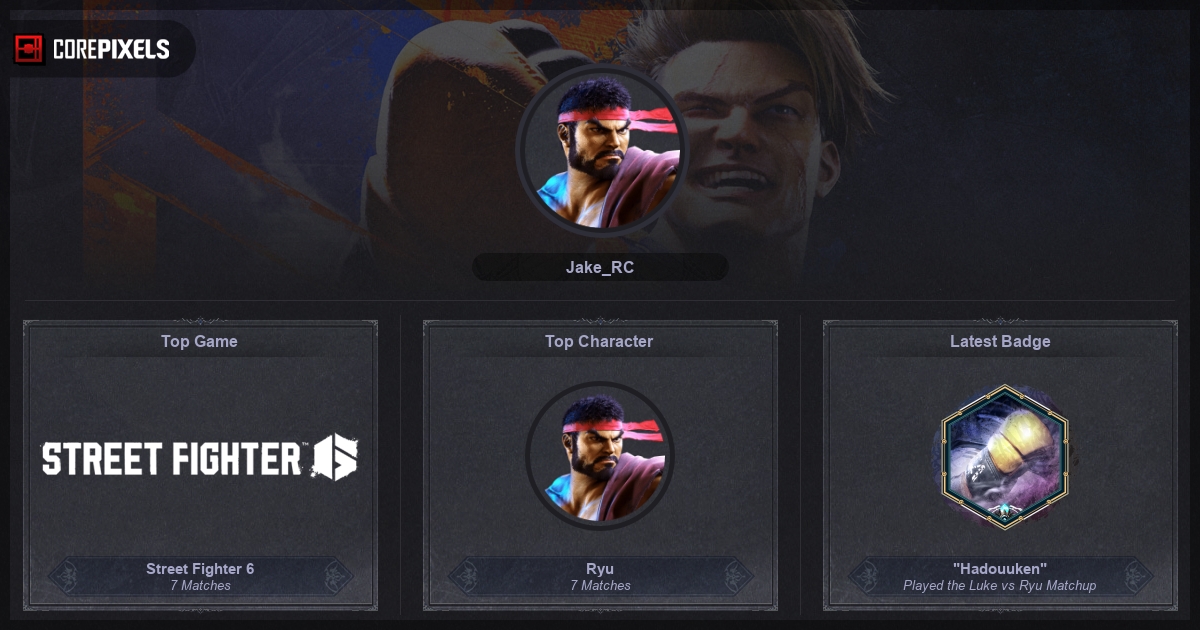This screenshot has width=1200, height=630.
Task: Click the Ryu profile avatar above Jake_RC
Action: pos(601,150)
